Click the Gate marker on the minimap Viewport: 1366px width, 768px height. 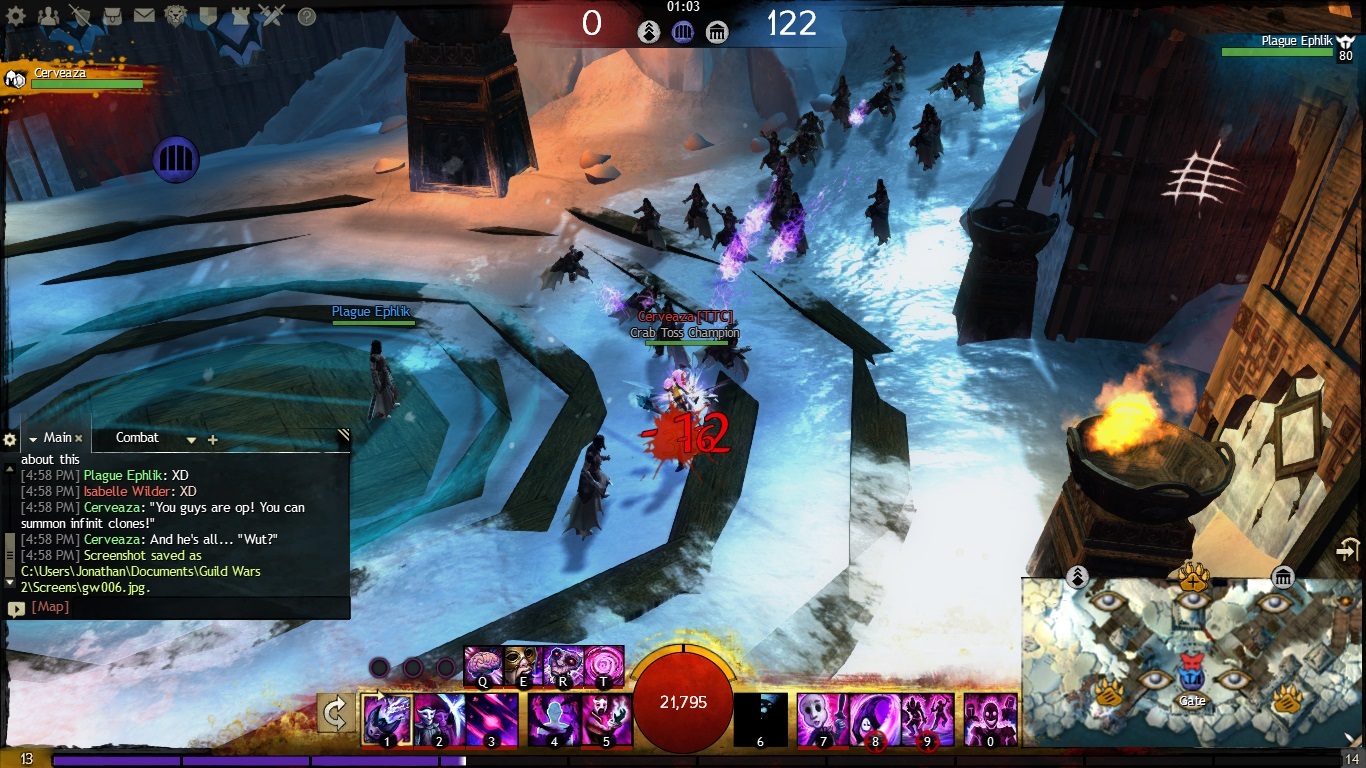(x=1191, y=670)
